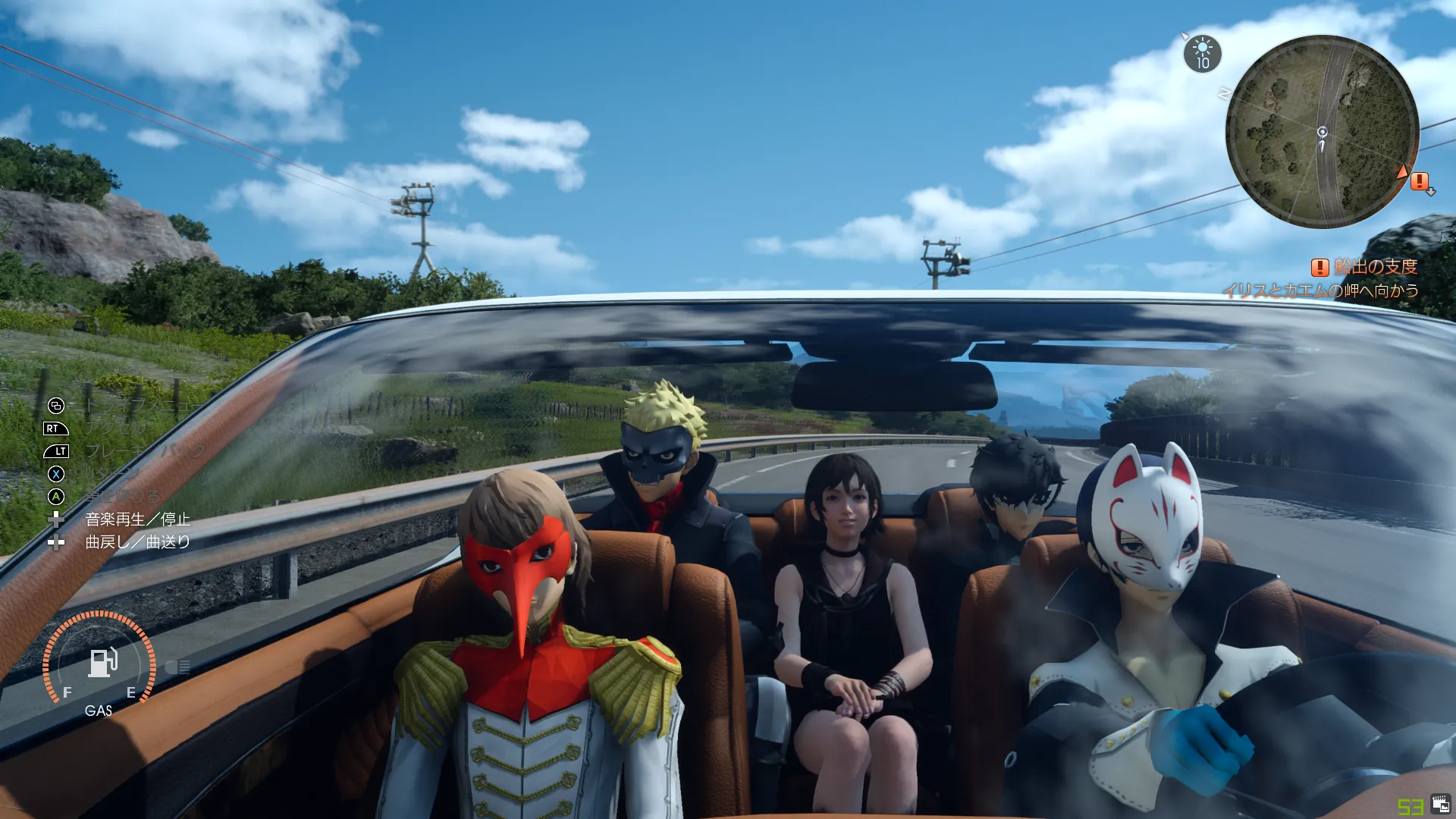Click the gas pump fuel gauge
The image size is (1456, 819).
click(101, 662)
